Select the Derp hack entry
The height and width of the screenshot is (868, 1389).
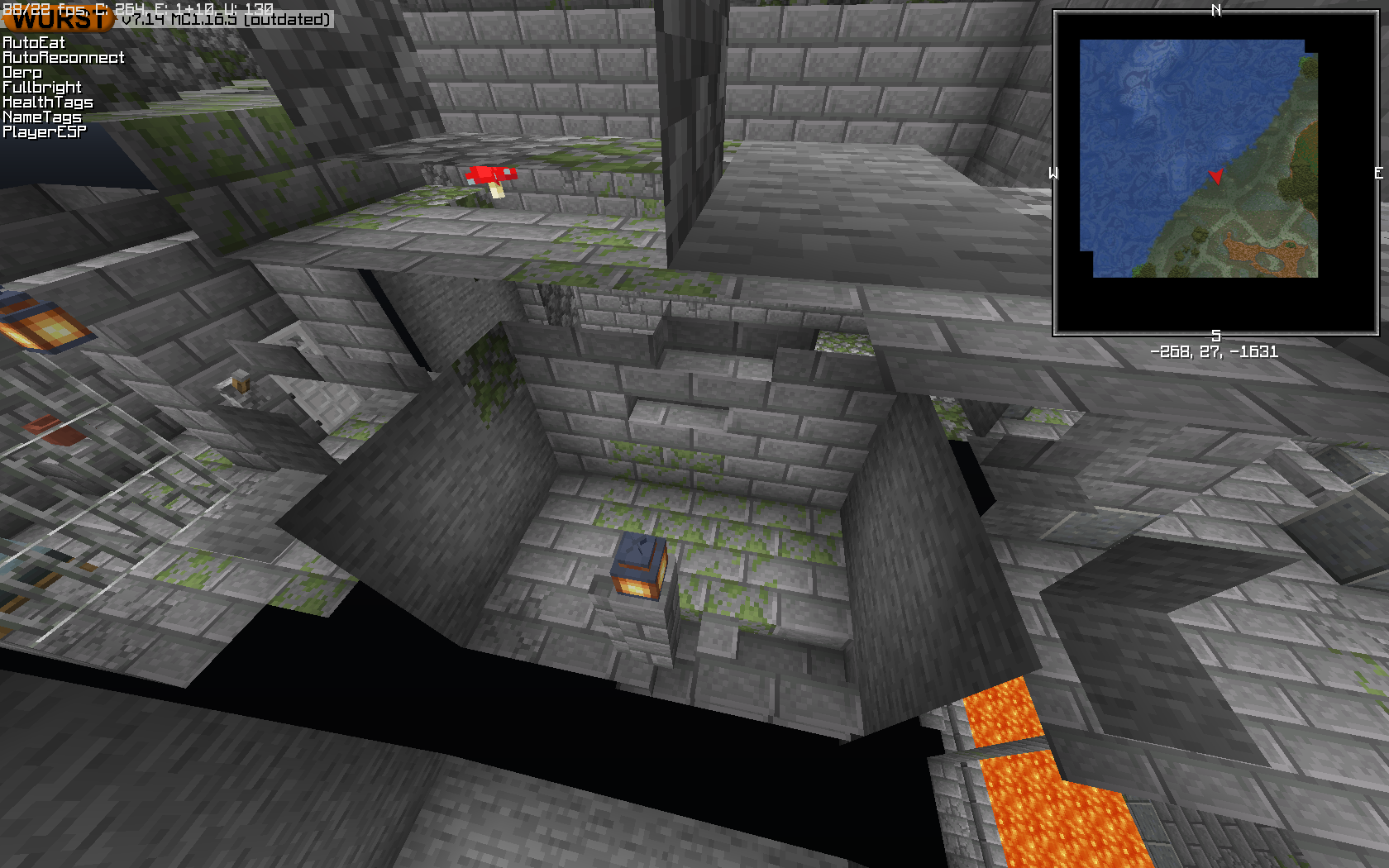coord(23,71)
